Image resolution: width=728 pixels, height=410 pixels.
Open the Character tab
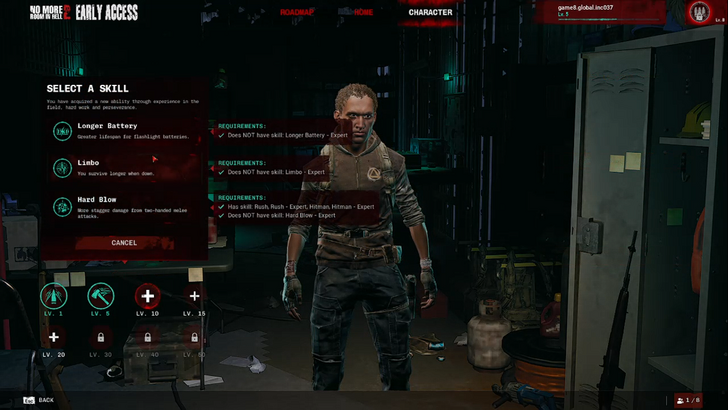(x=430, y=13)
